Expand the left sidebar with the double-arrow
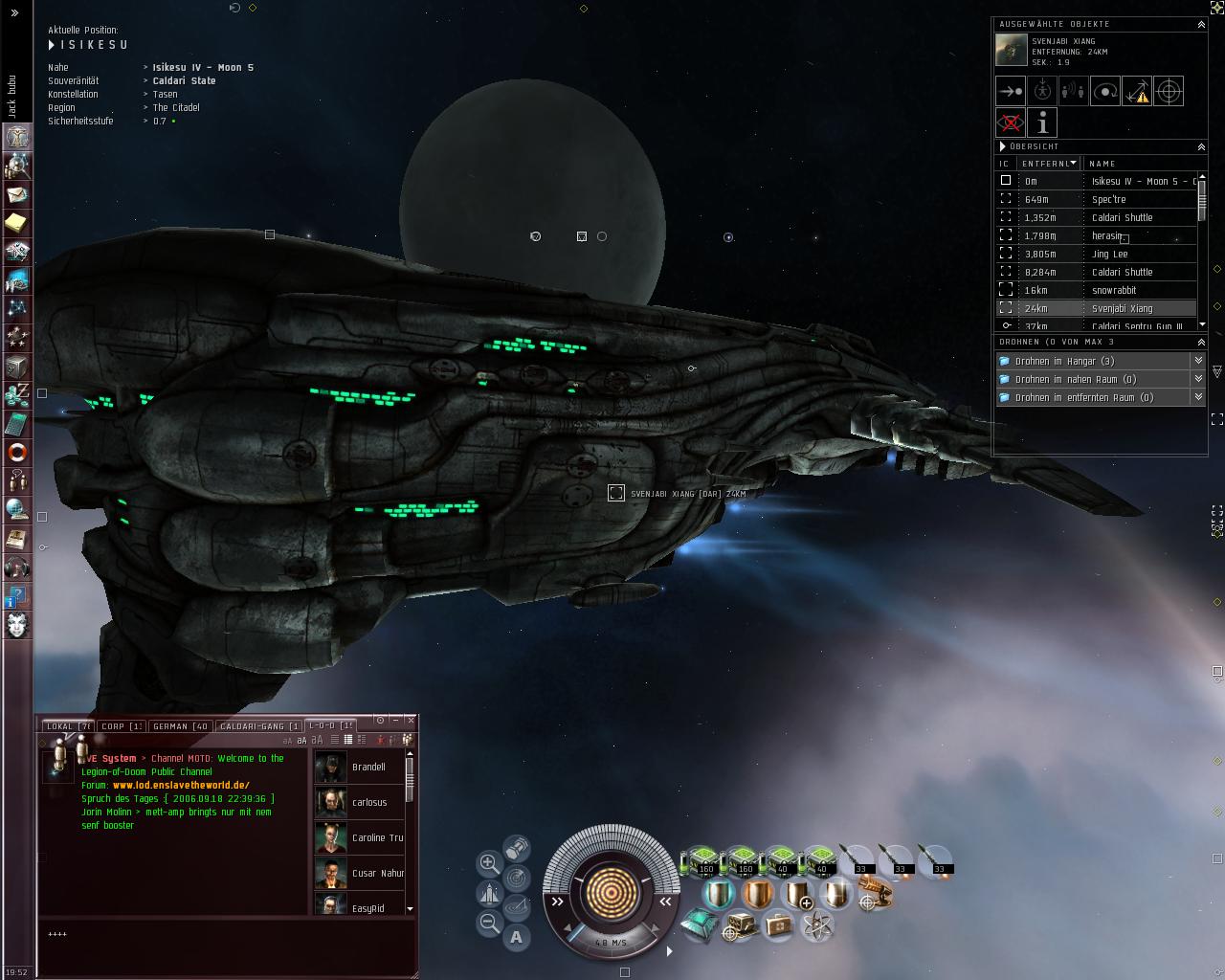 [x=14, y=13]
